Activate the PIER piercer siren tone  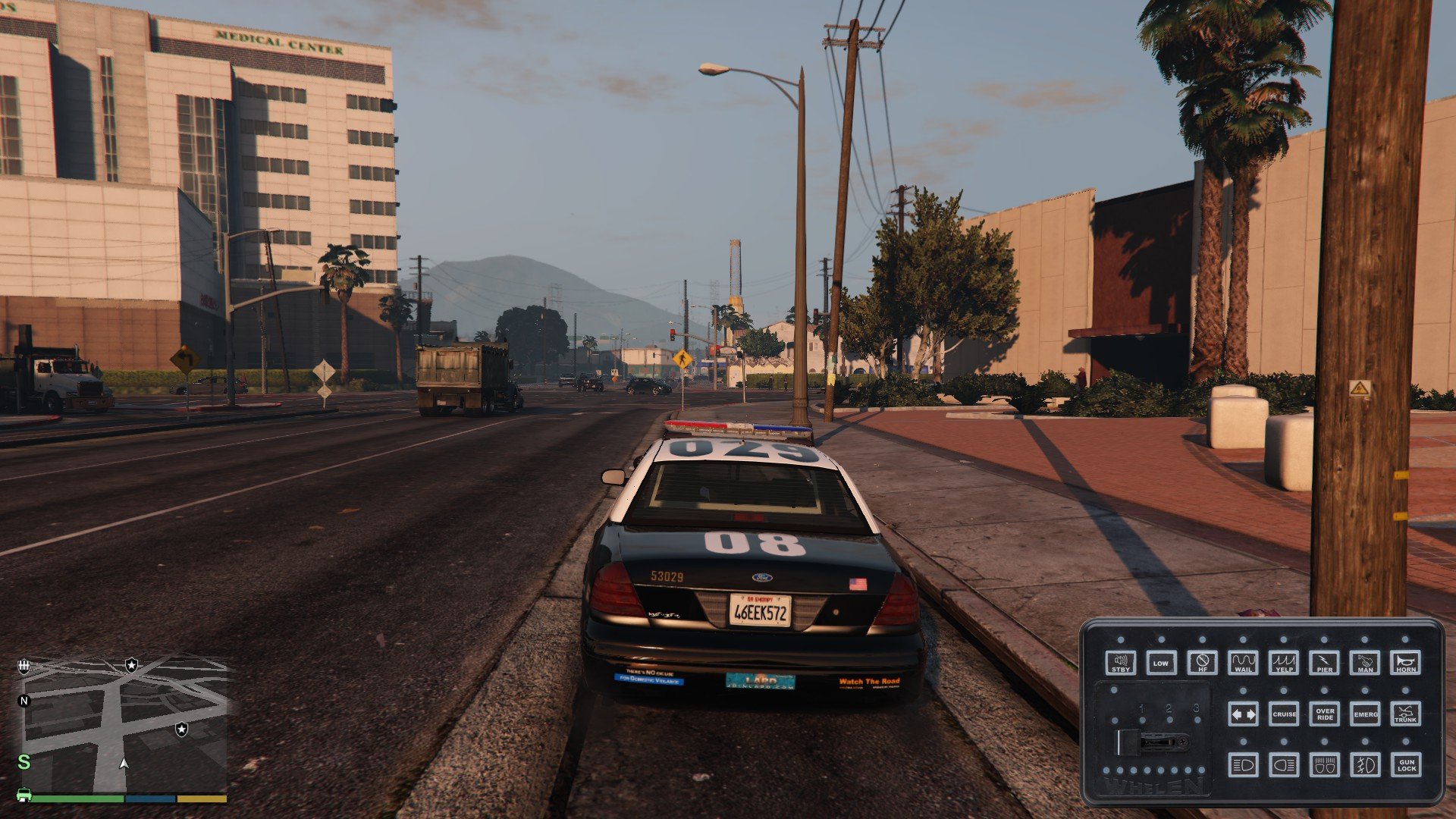click(1325, 663)
